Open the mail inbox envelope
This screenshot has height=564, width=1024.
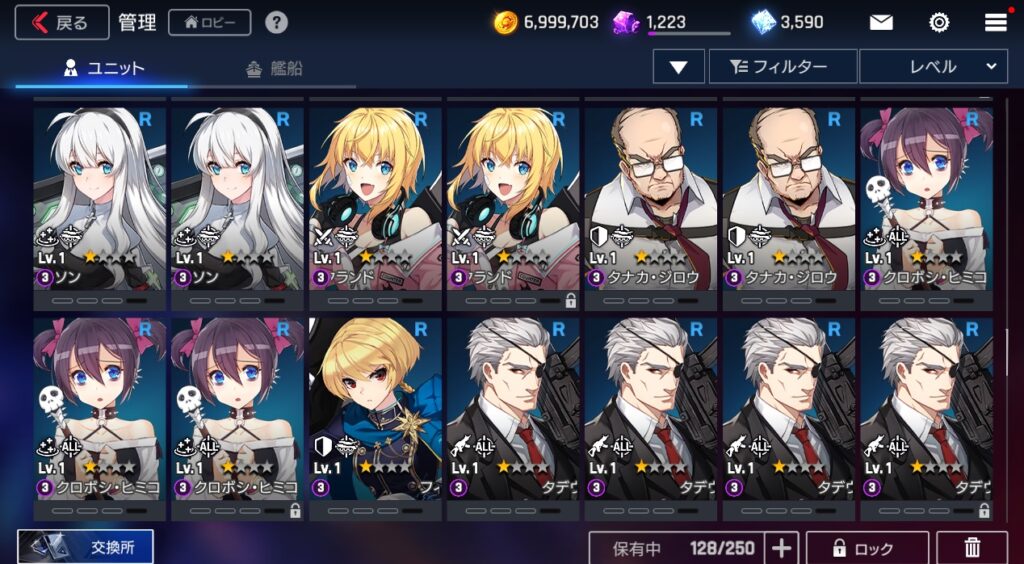[x=881, y=22]
